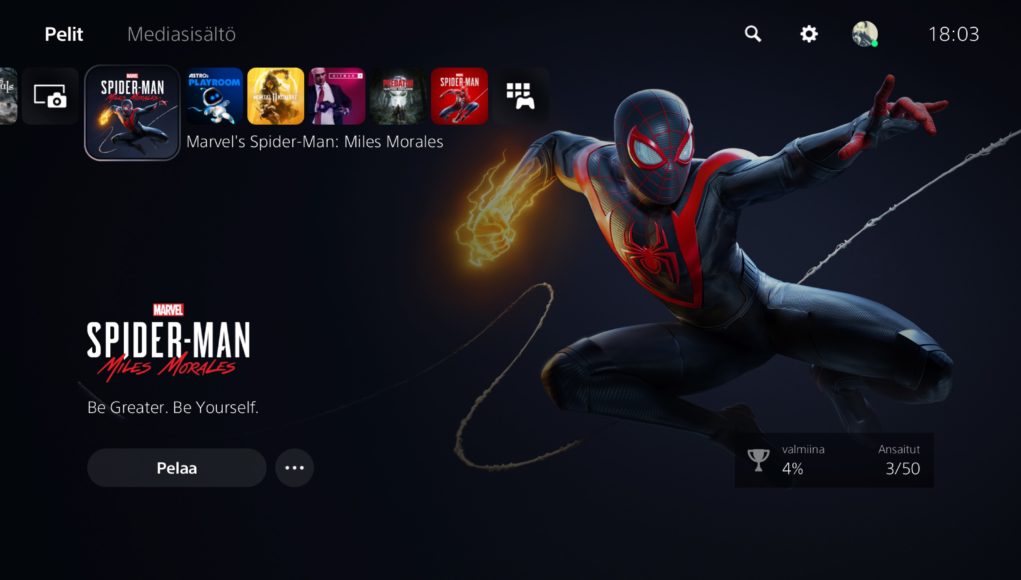This screenshot has height=580, width=1021.
Task: Choose the Predator: Hunting Grounds tile
Action: [x=398, y=96]
